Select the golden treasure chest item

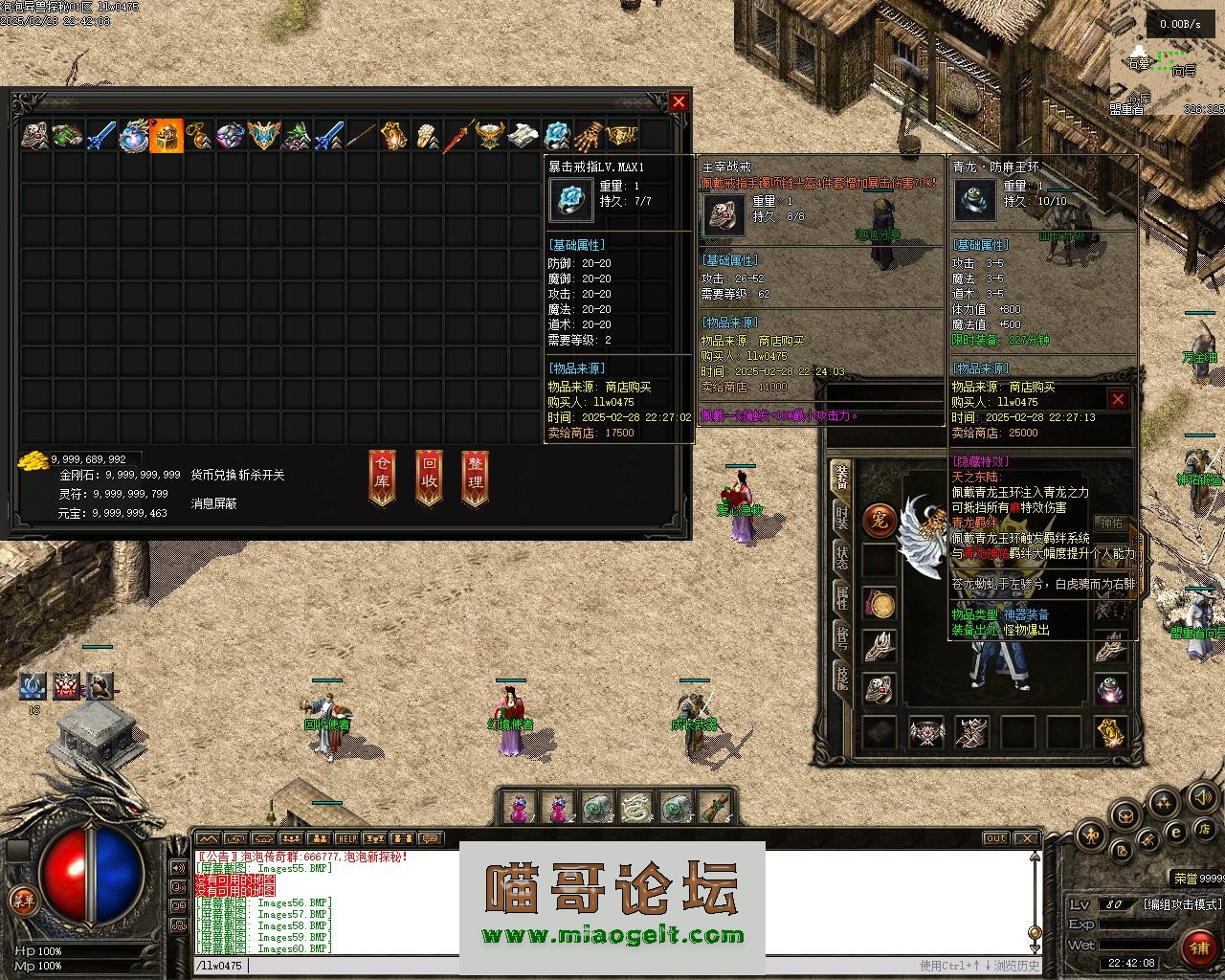(167, 136)
